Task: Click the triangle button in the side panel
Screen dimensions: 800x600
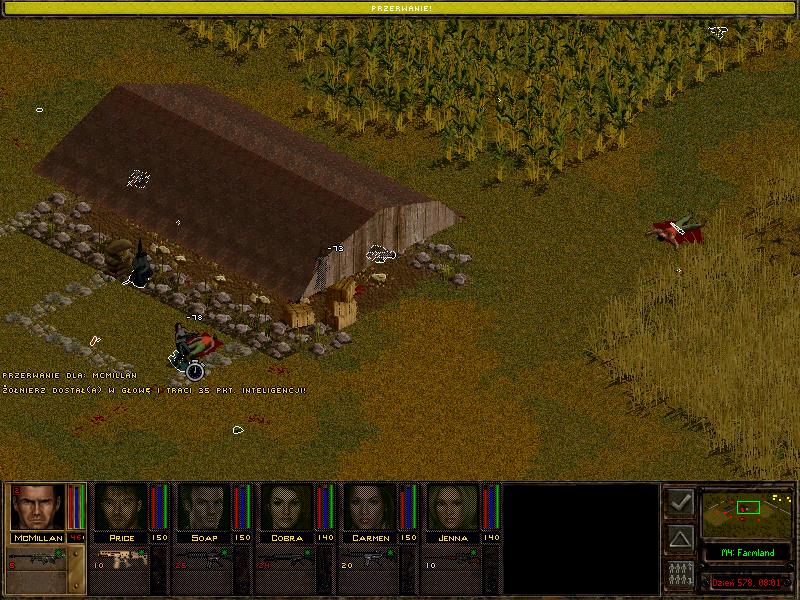Action: tap(680, 539)
